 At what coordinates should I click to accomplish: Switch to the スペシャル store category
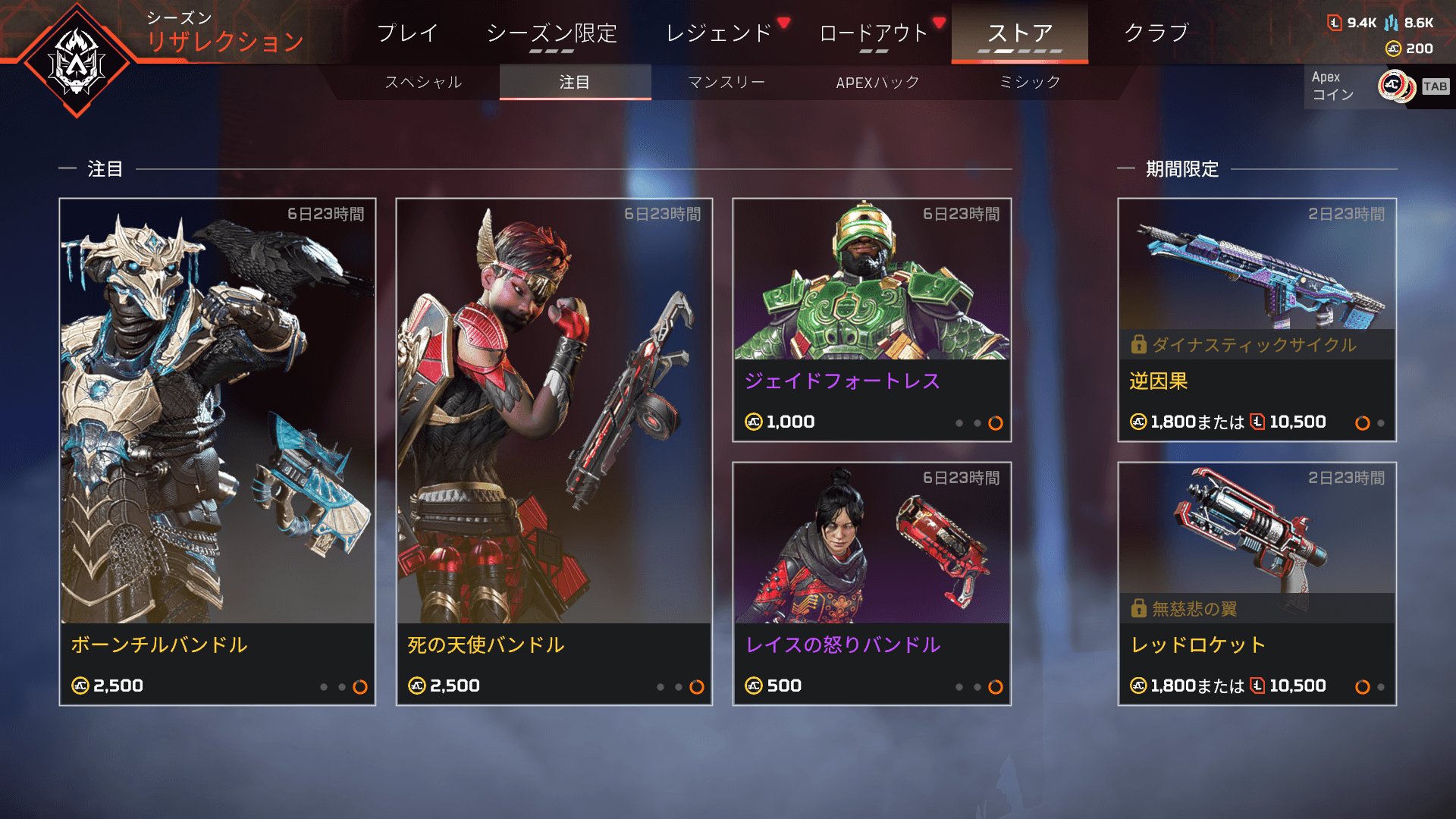coord(423,82)
